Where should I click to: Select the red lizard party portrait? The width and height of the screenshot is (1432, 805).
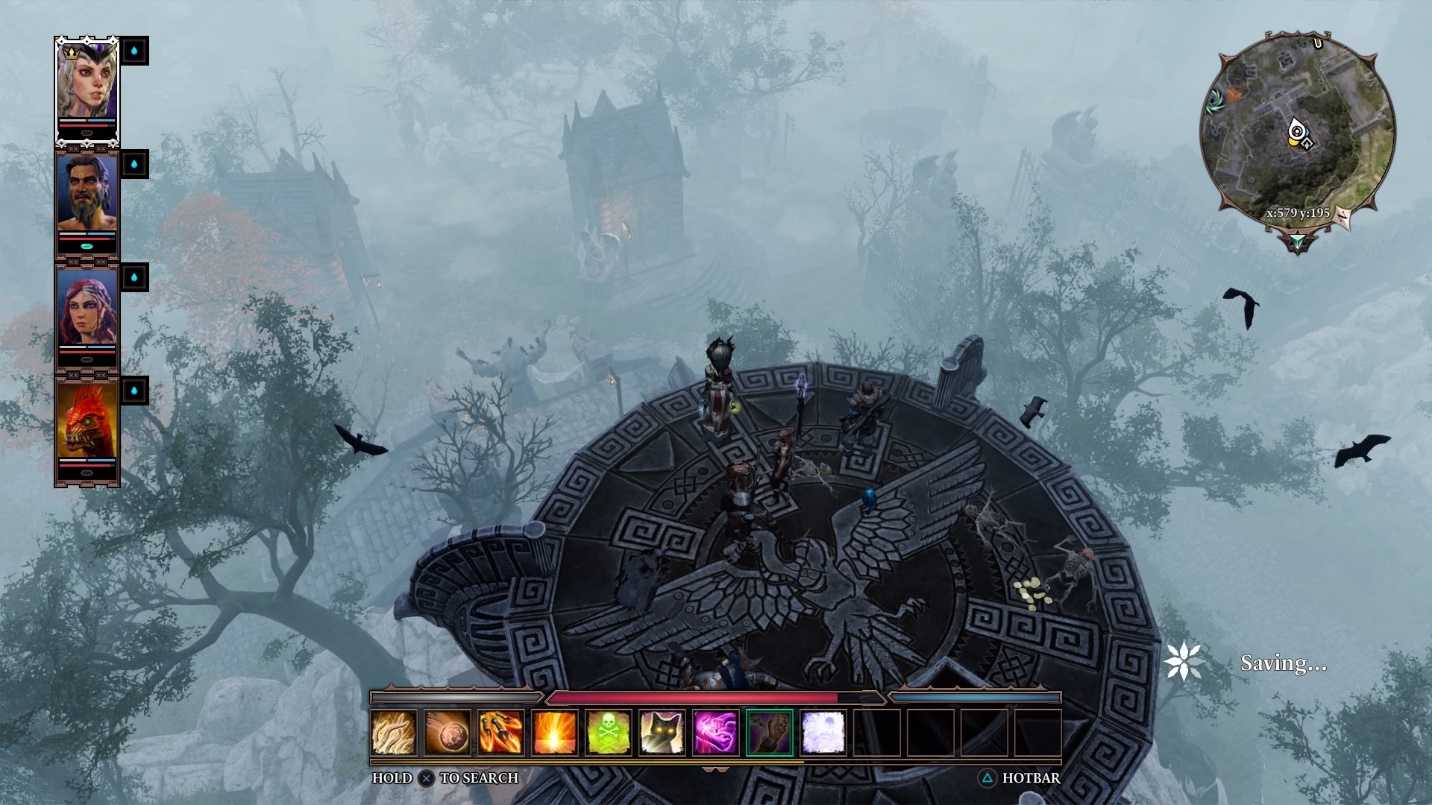[87, 420]
